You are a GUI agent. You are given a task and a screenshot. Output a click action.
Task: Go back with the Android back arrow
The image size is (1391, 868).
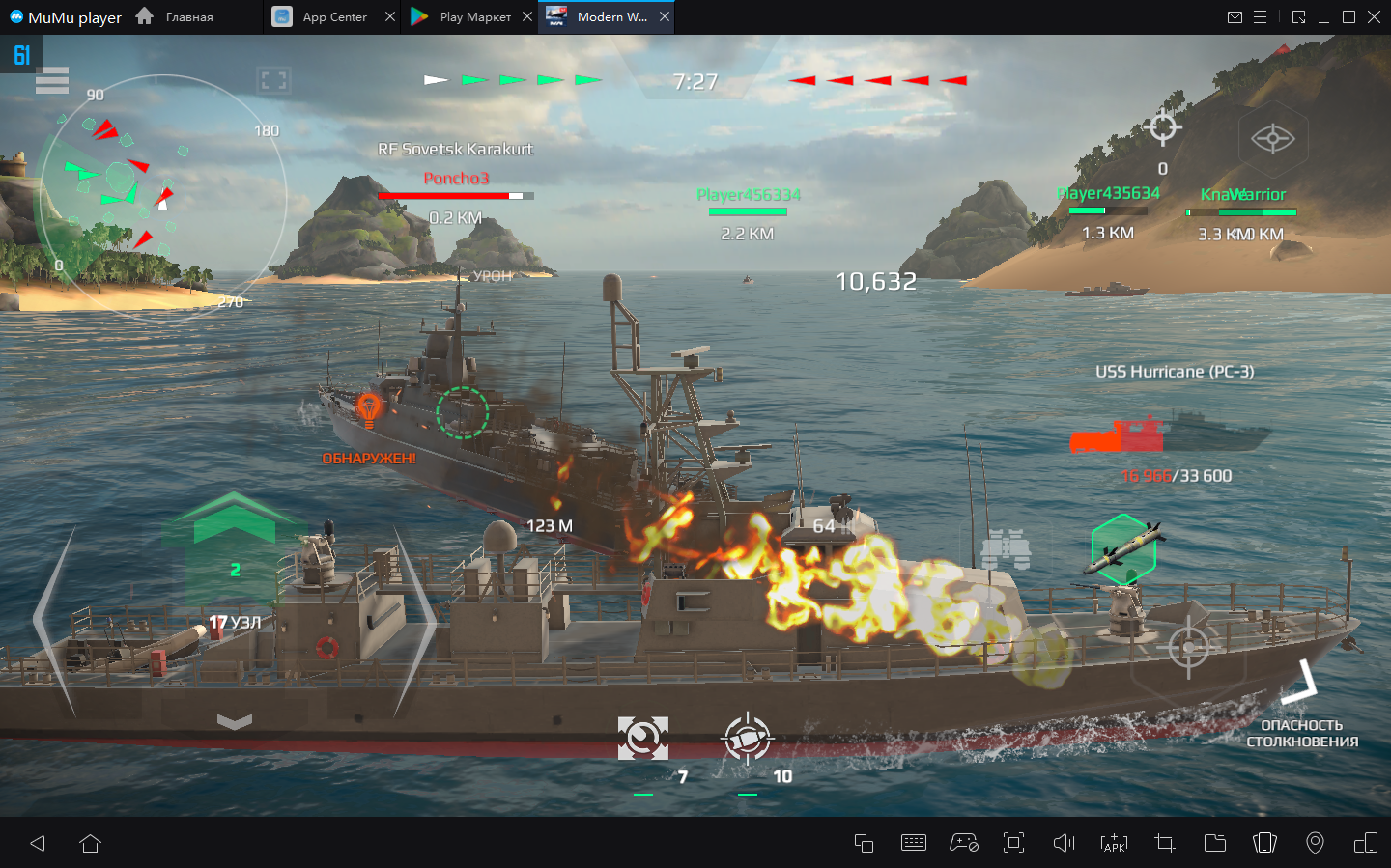tap(39, 844)
